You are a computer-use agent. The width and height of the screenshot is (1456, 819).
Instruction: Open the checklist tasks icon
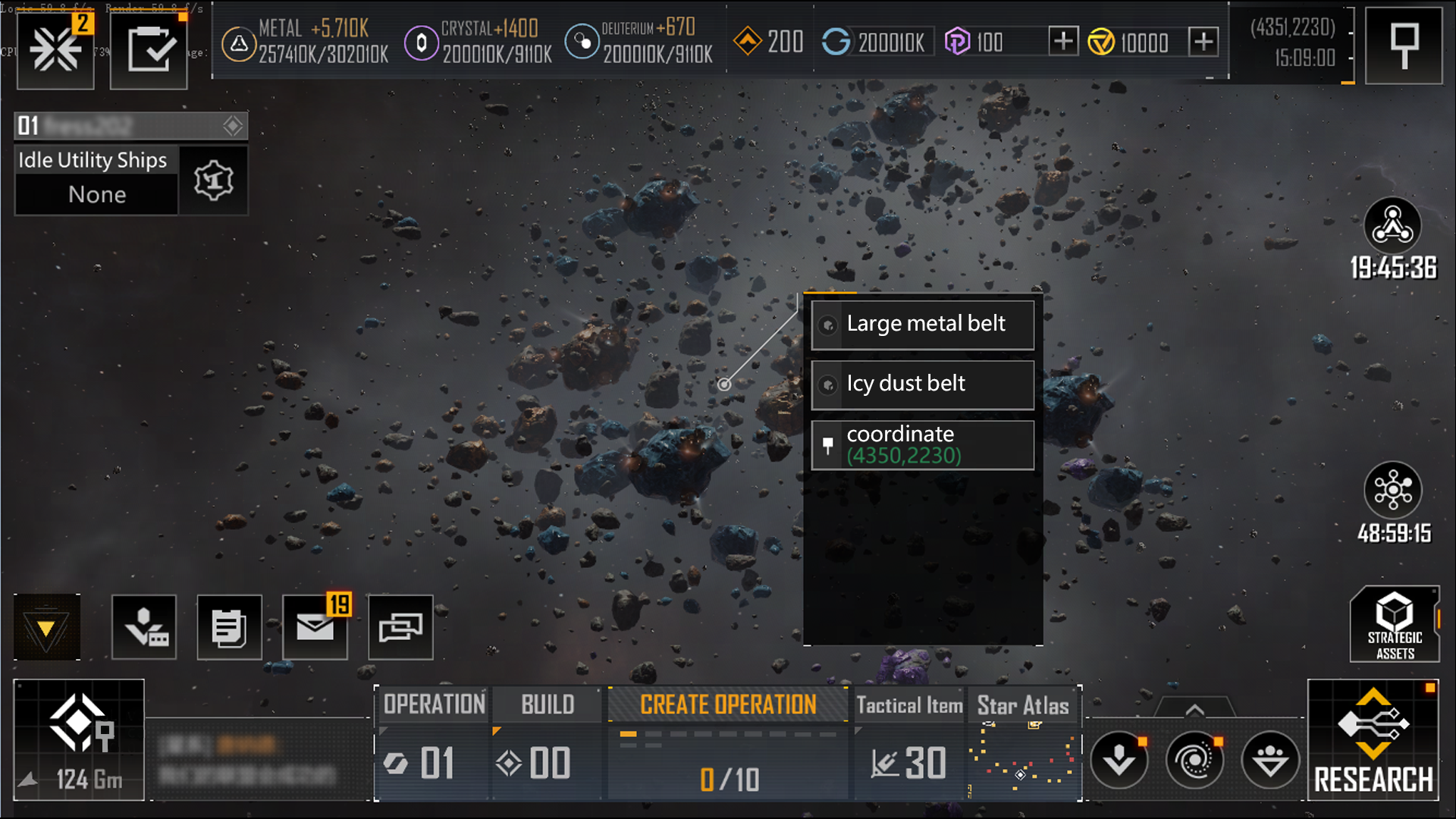pyautogui.click(x=149, y=50)
